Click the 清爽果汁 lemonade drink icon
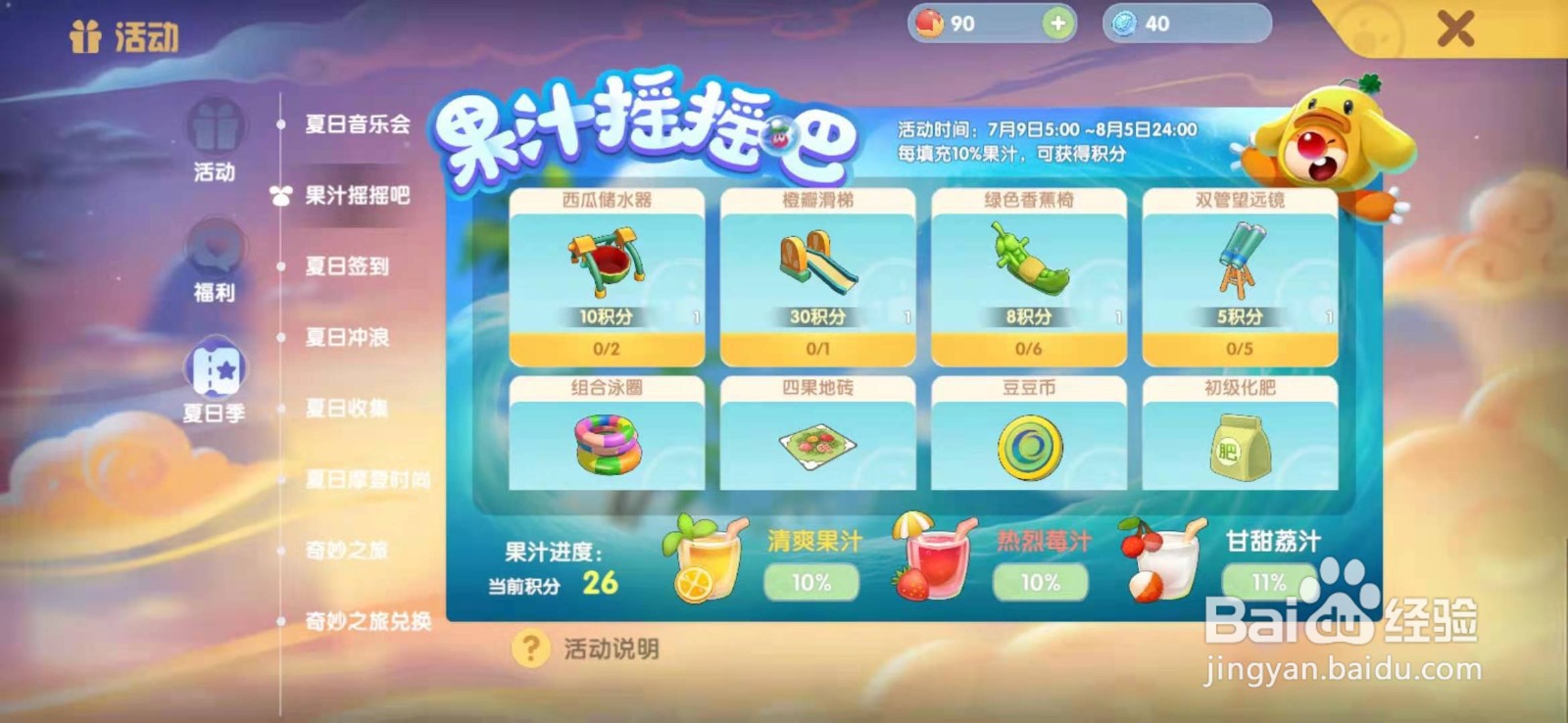This screenshot has height=723, width=1568. pyautogui.click(x=708, y=562)
